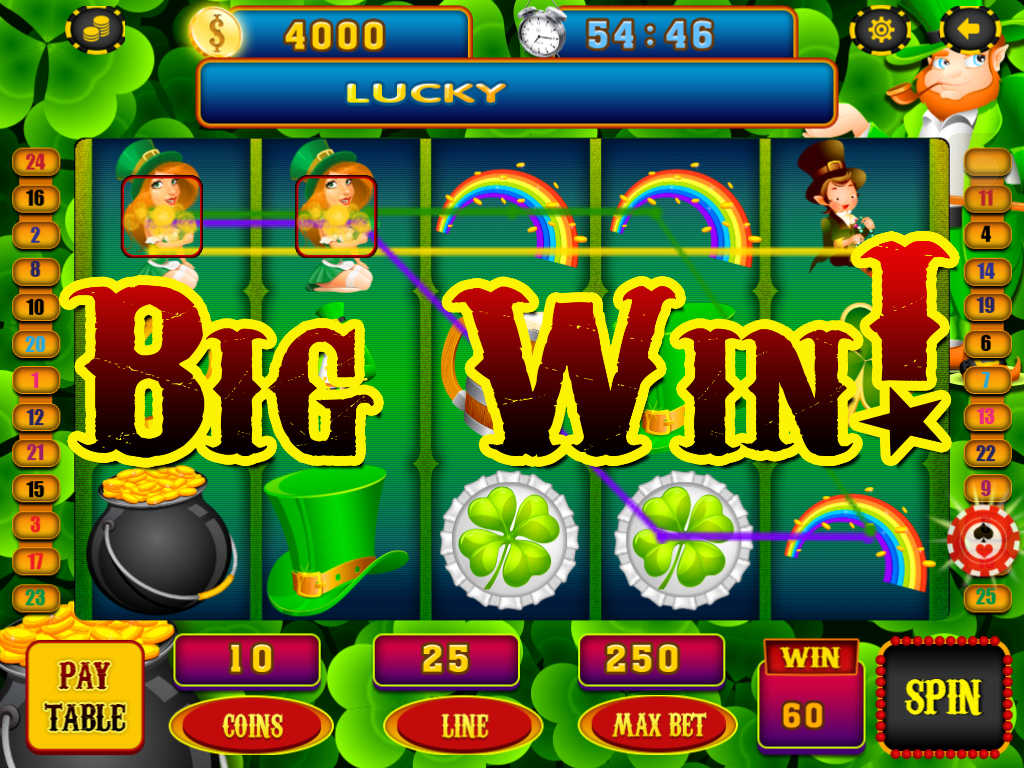The image size is (1024, 768).
Task: Open the gear settings icon
Action: (880, 30)
